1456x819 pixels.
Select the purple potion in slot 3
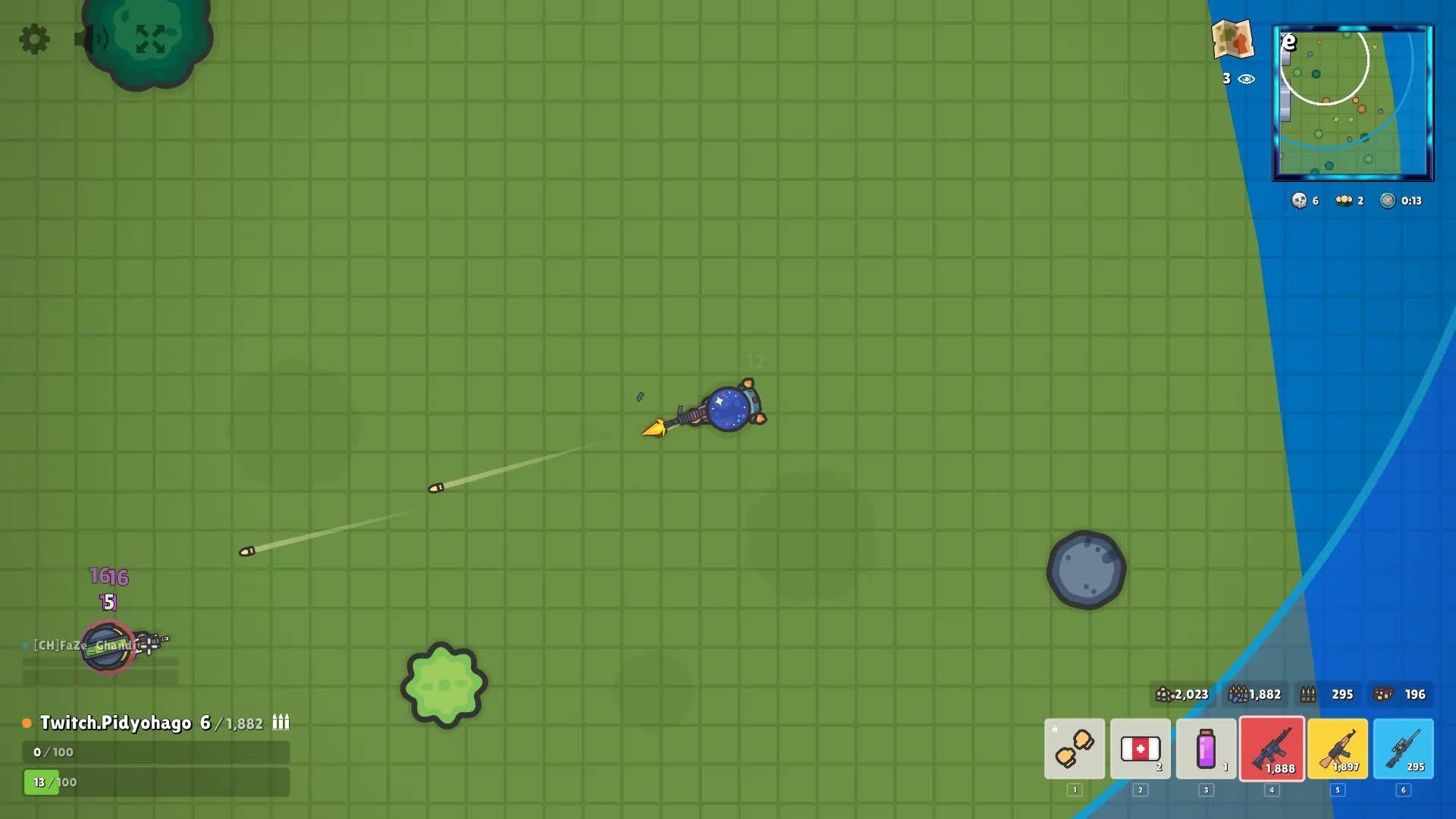pos(1206,751)
